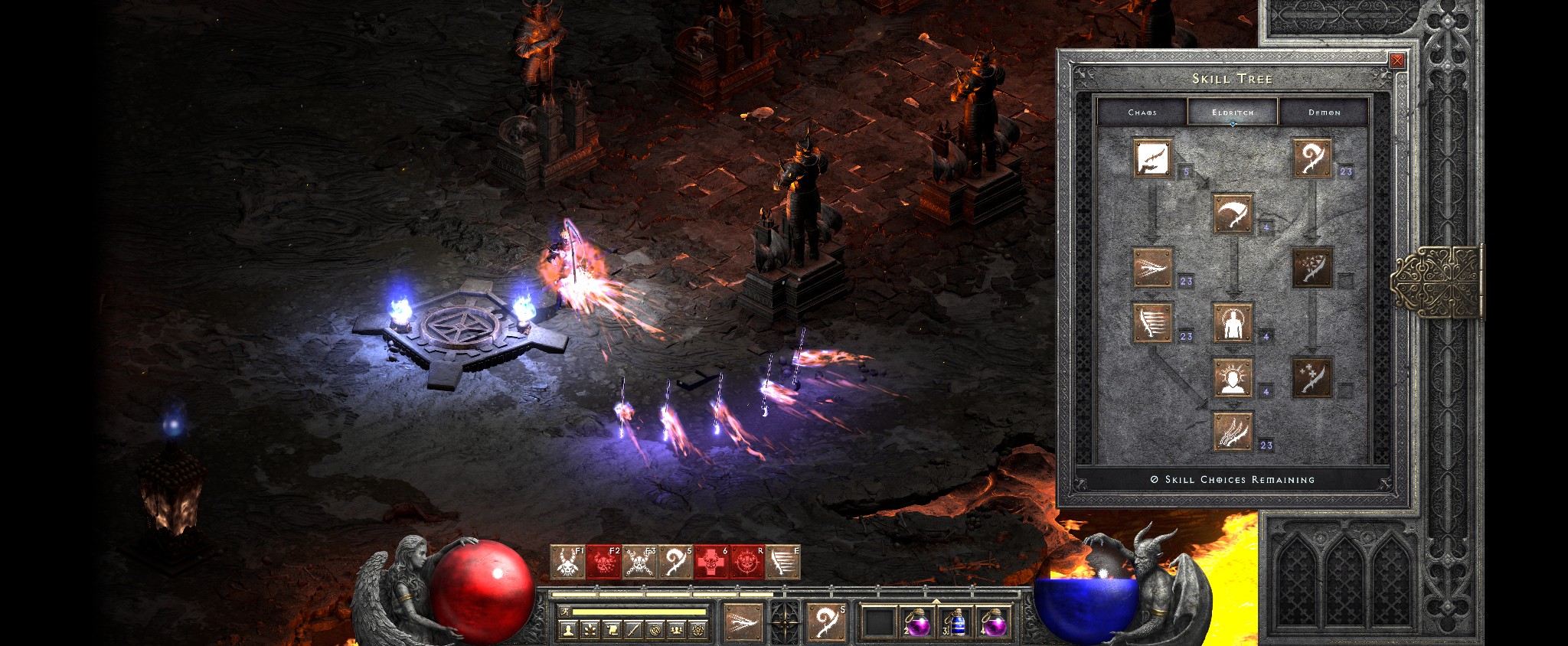Activate the F2 red skull hotbar skill
This screenshot has width=1568, height=646.
click(x=603, y=563)
